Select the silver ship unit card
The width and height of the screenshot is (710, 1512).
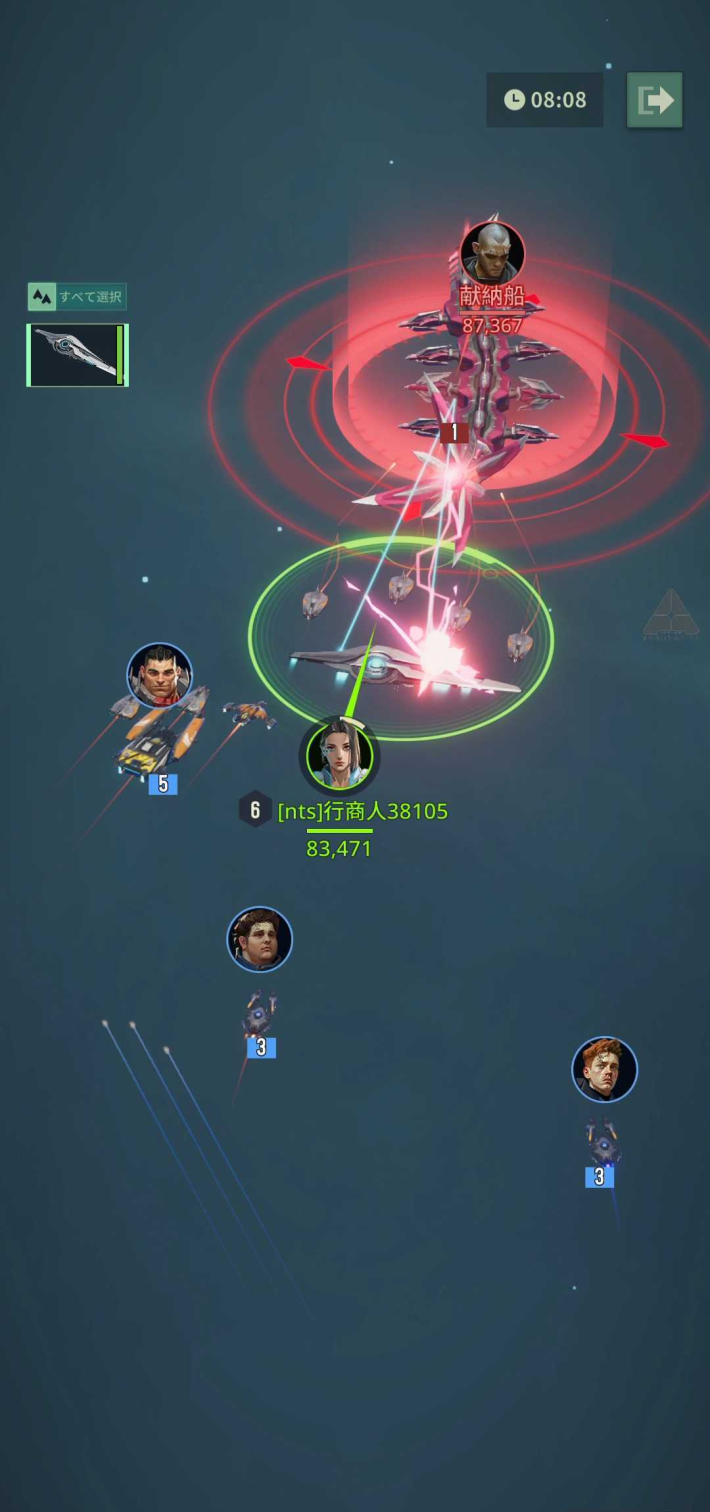tap(77, 355)
